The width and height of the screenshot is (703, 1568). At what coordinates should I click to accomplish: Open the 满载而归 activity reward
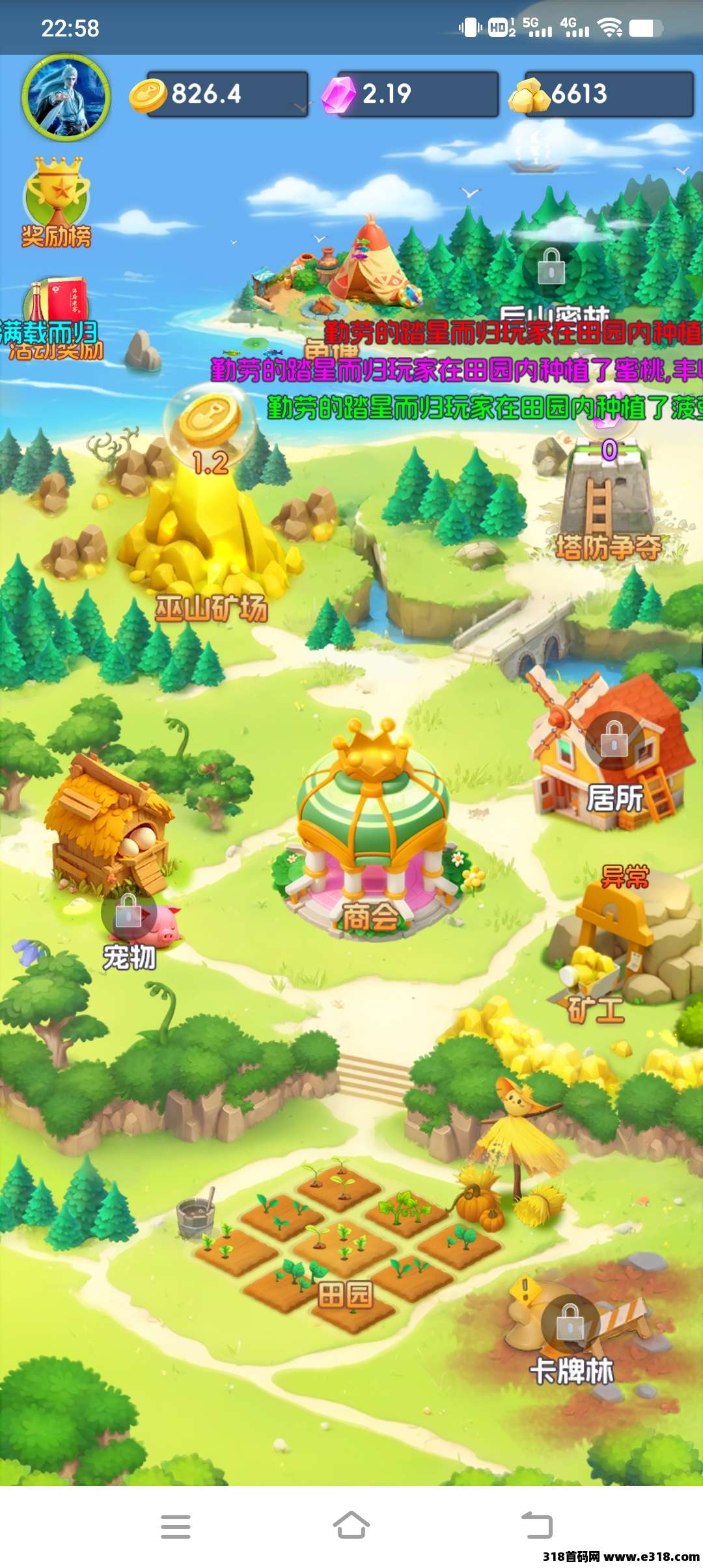55,319
